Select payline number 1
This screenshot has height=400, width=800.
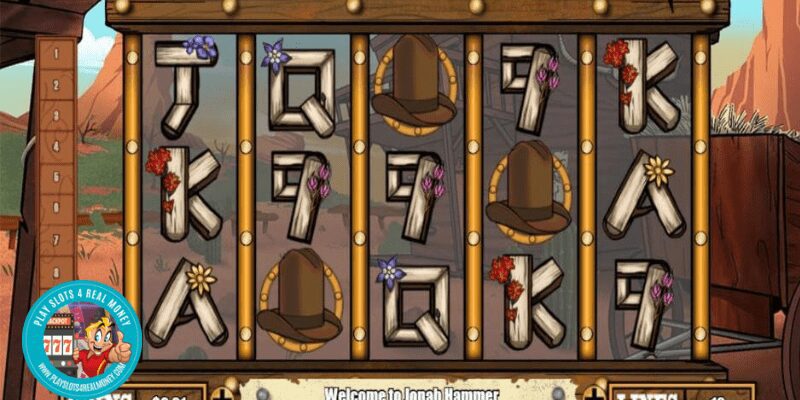[57, 52]
